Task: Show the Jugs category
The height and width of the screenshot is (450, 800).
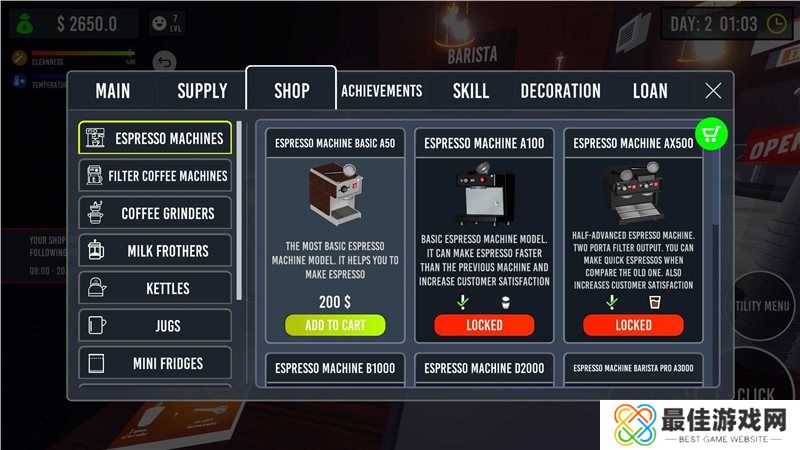Action: (x=155, y=326)
